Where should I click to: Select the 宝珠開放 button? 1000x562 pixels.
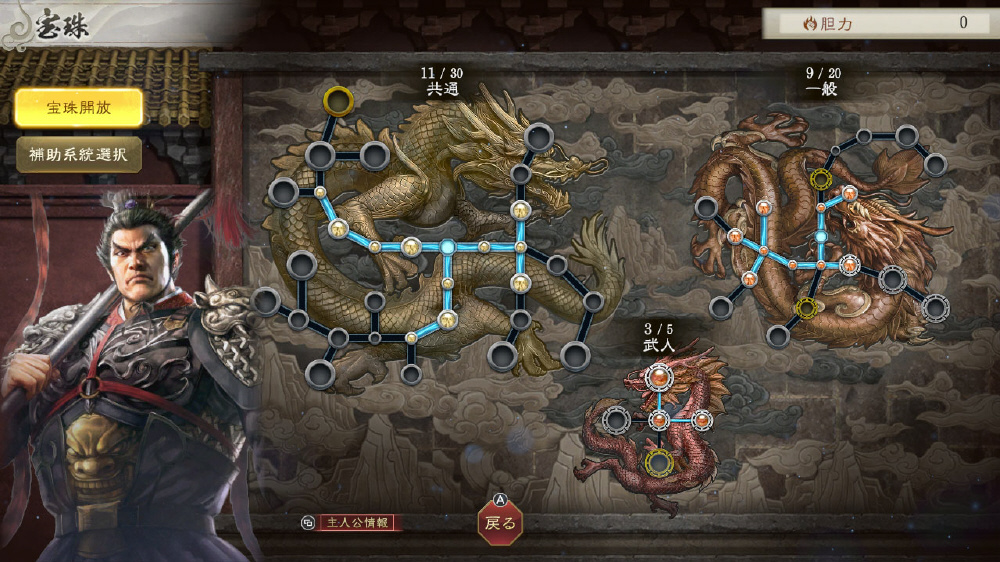(78, 108)
